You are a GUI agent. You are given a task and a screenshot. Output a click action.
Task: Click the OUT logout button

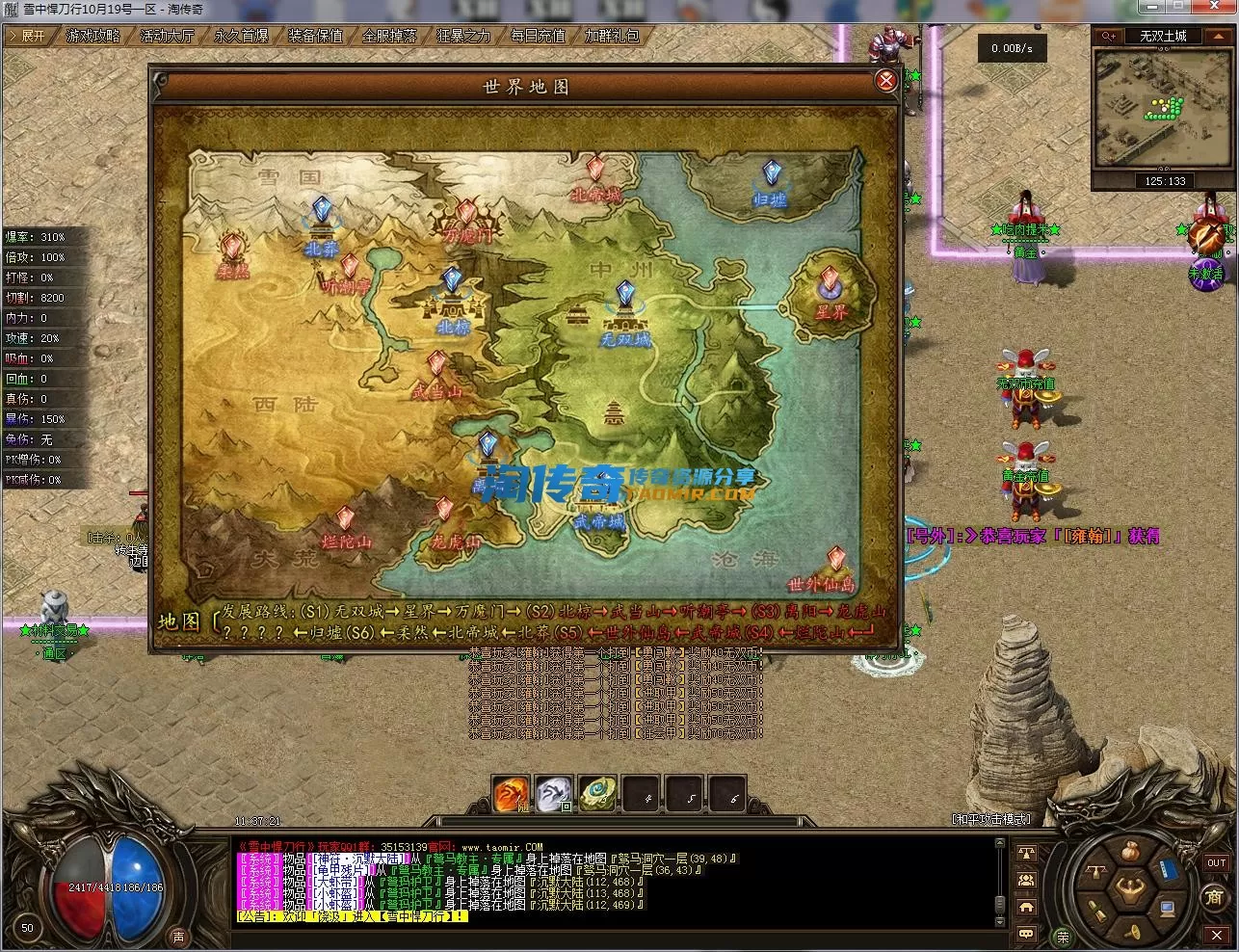coord(1216,863)
